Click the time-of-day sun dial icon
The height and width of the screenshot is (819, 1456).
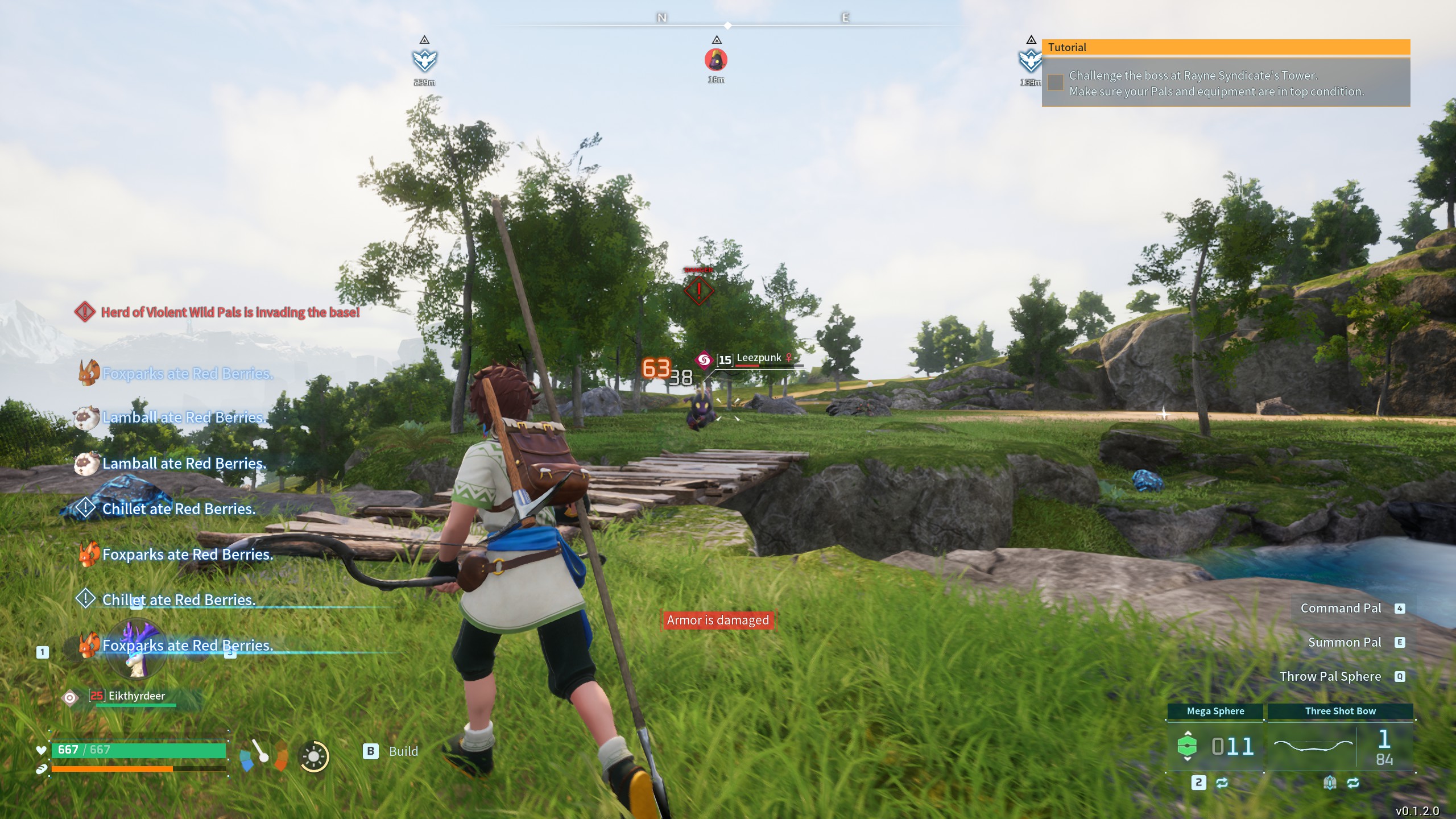pyautogui.click(x=313, y=756)
